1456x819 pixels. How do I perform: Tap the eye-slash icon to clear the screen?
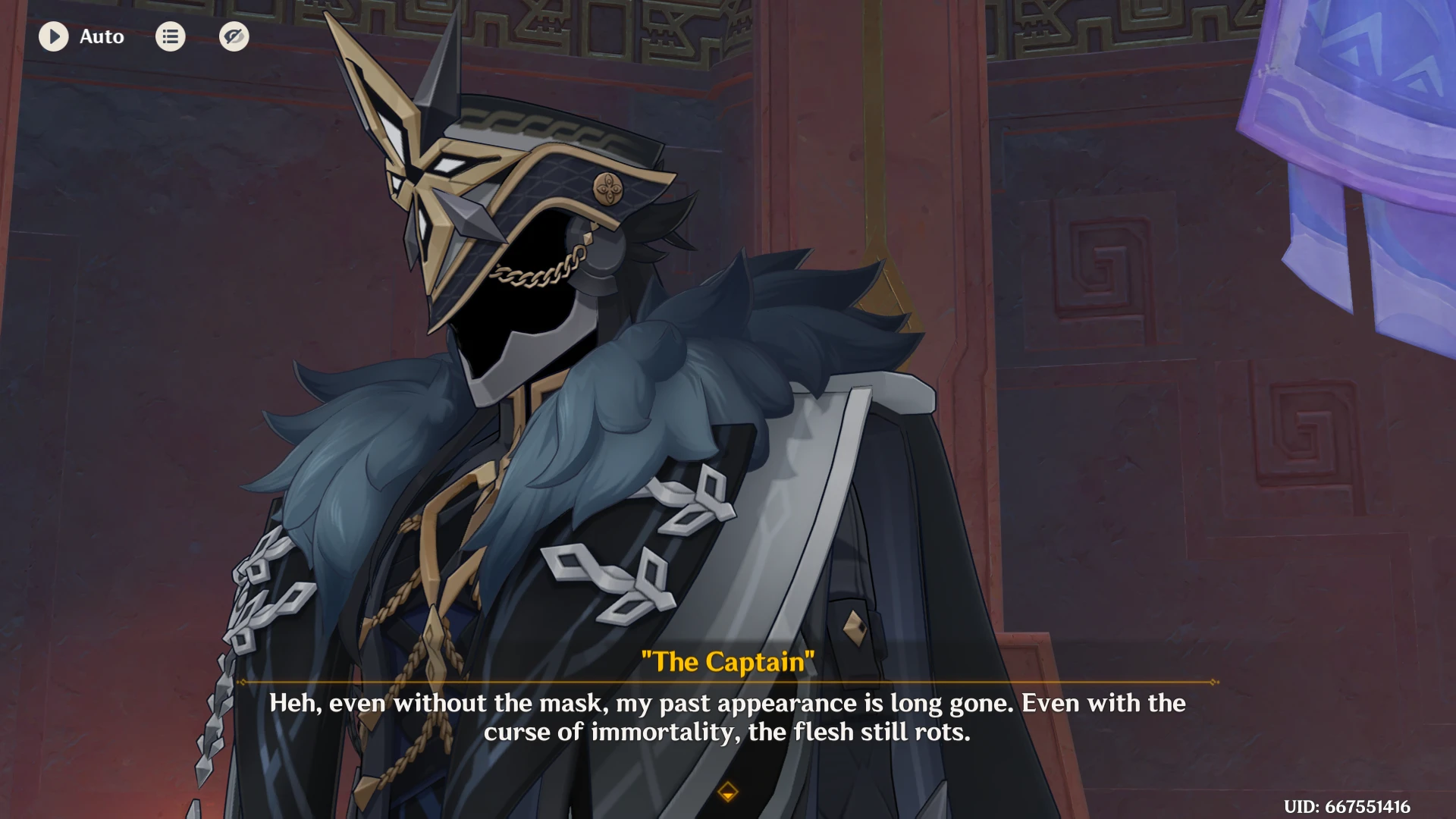(x=234, y=36)
